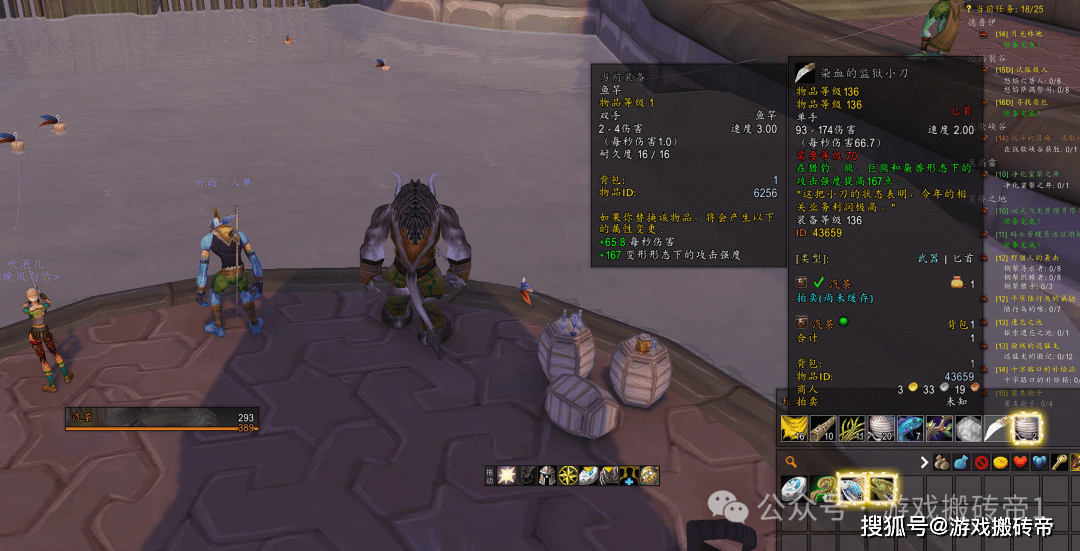Pick the yellow cloth stack of 16
The height and width of the screenshot is (551, 1080).
tap(794, 429)
